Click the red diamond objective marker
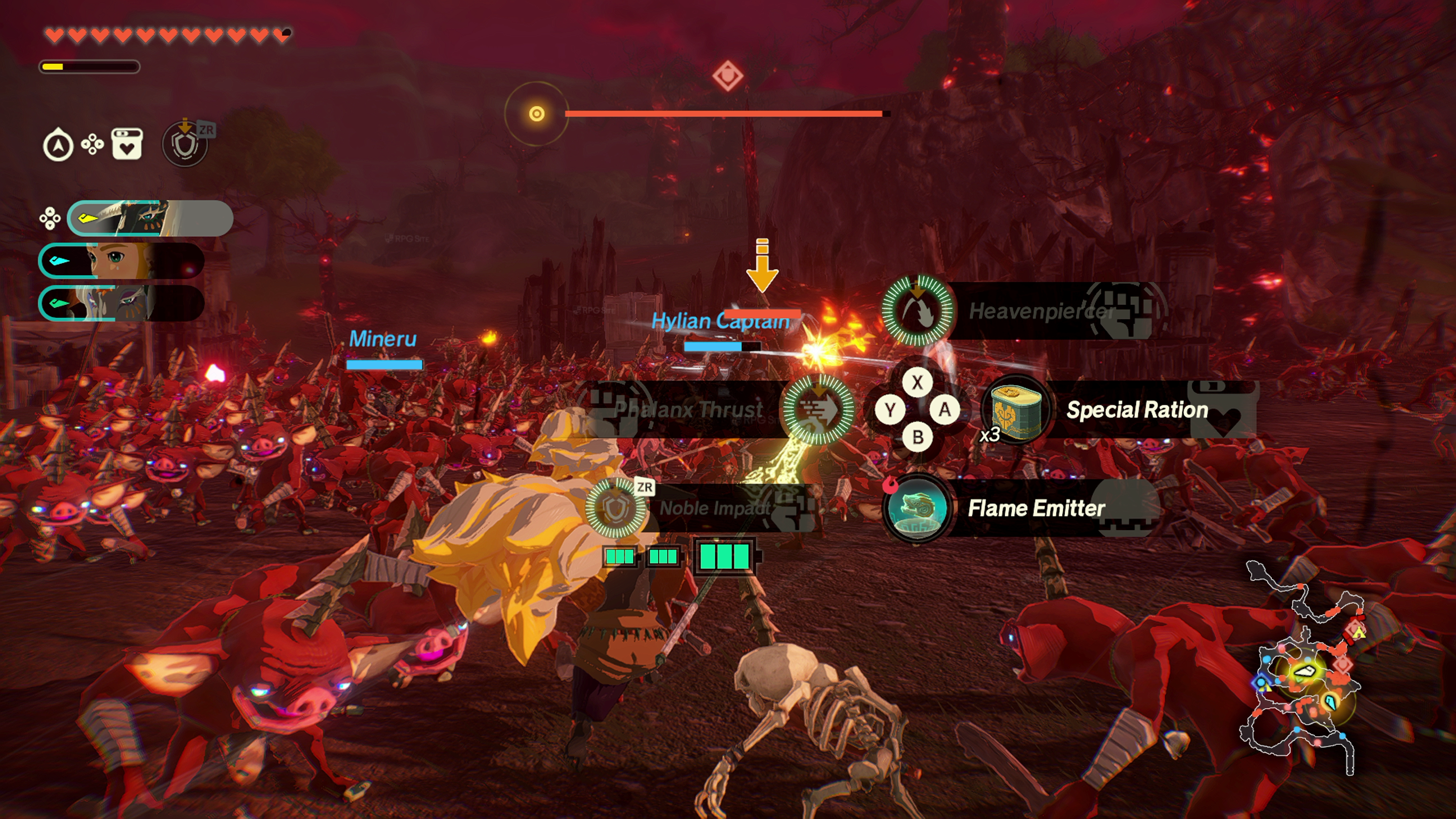 pyautogui.click(x=728, y=75)
